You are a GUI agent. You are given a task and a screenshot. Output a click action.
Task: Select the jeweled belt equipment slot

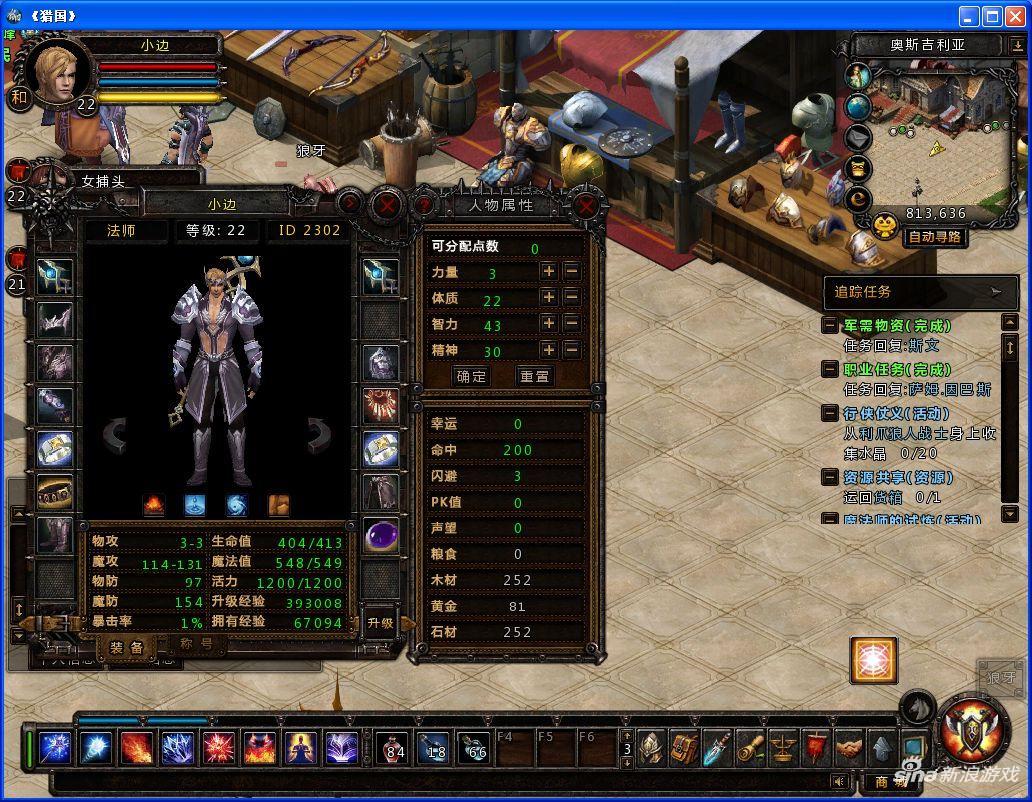pyautogui.click(x=55, y=491)
